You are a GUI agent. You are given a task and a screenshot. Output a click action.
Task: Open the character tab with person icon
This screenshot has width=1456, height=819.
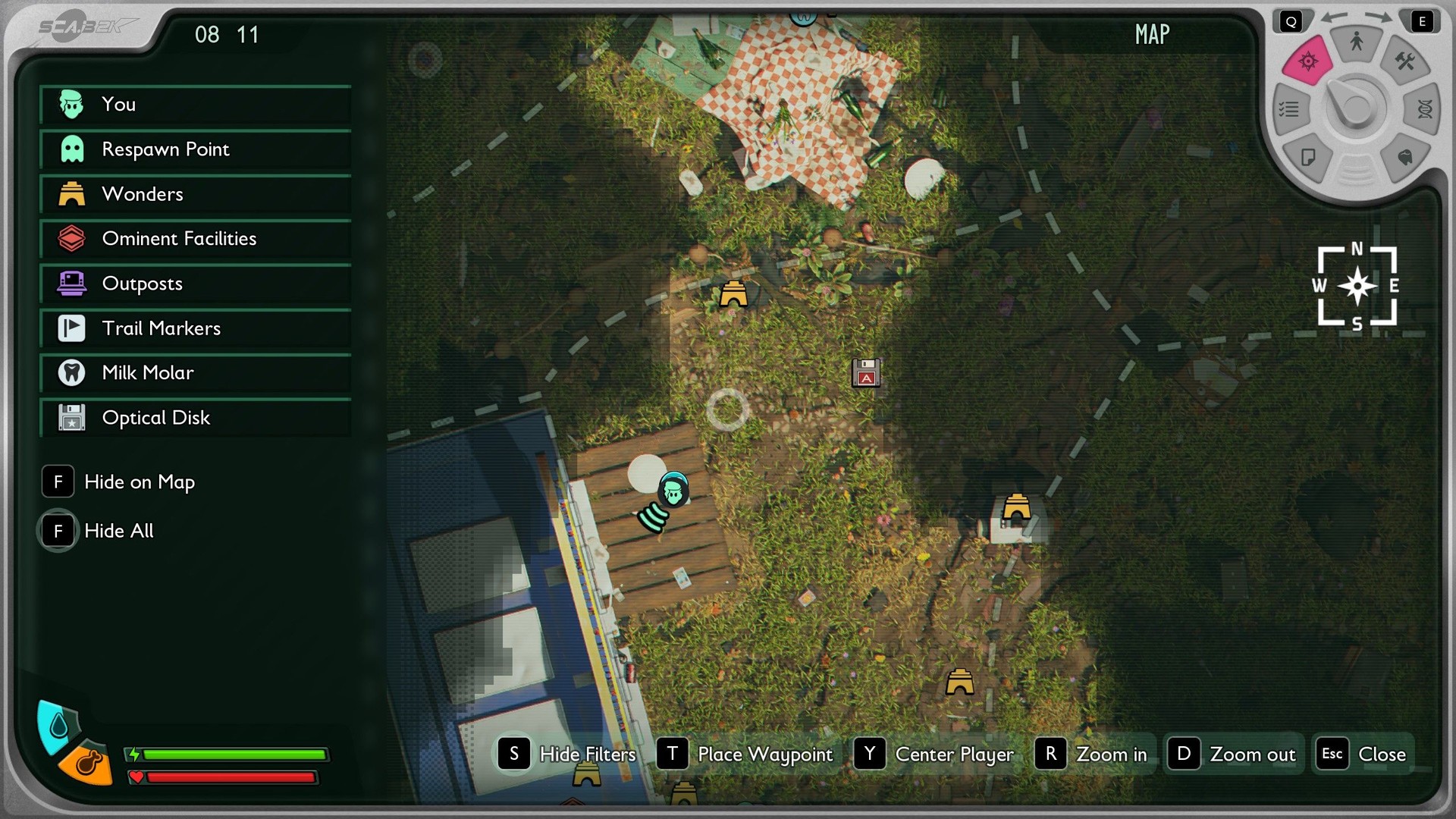click(x=1356, y=42)
